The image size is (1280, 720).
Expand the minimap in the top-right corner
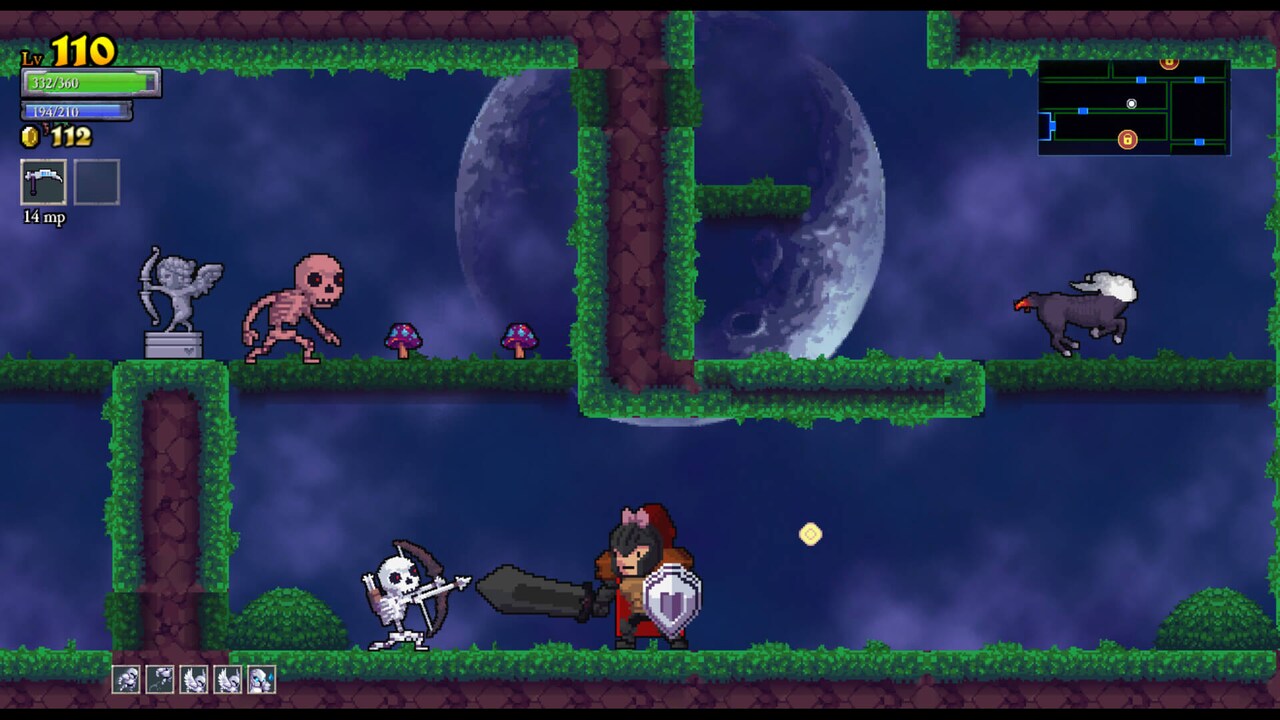(1135, 105)
